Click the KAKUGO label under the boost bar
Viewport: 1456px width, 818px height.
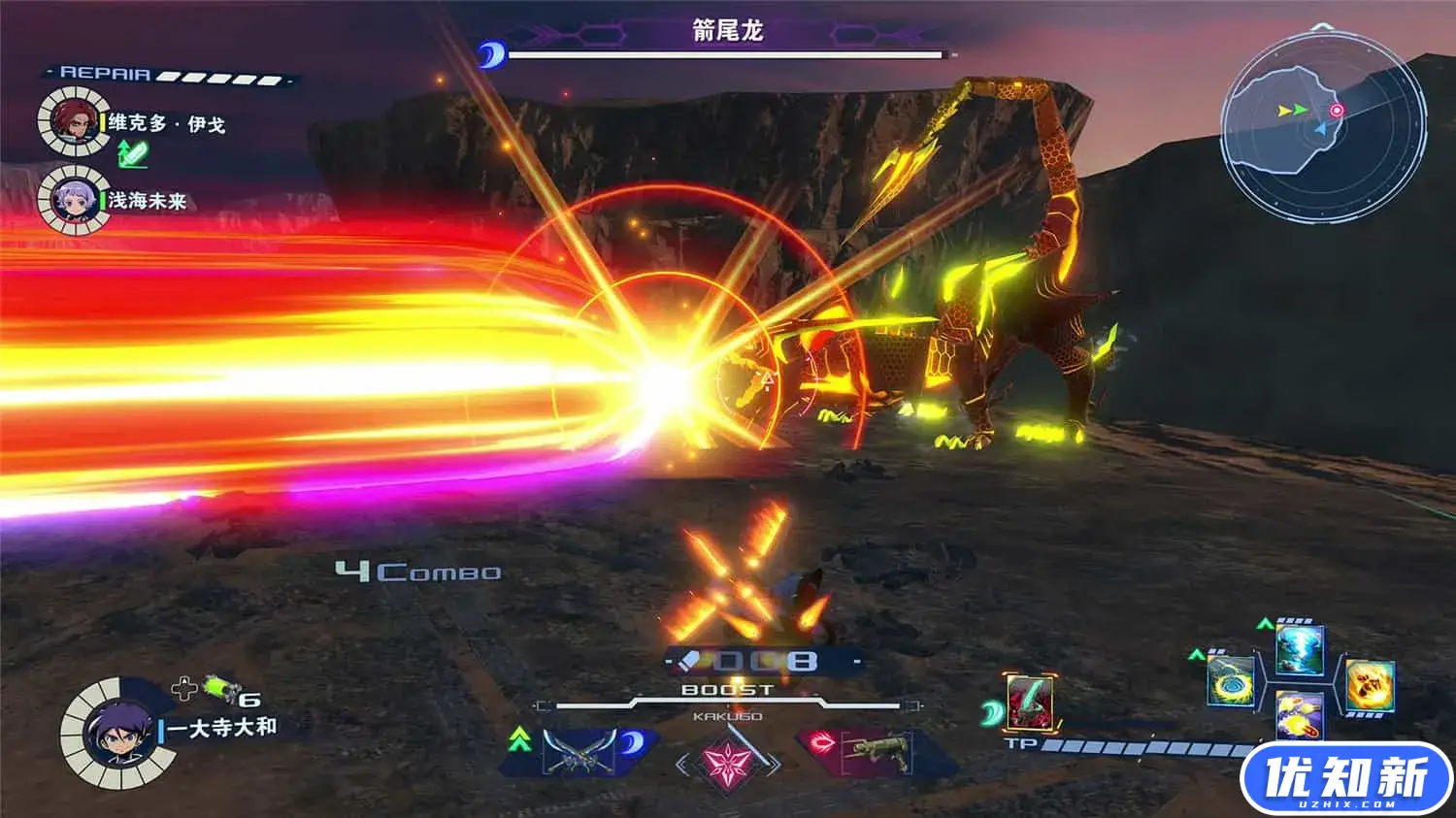728,716
